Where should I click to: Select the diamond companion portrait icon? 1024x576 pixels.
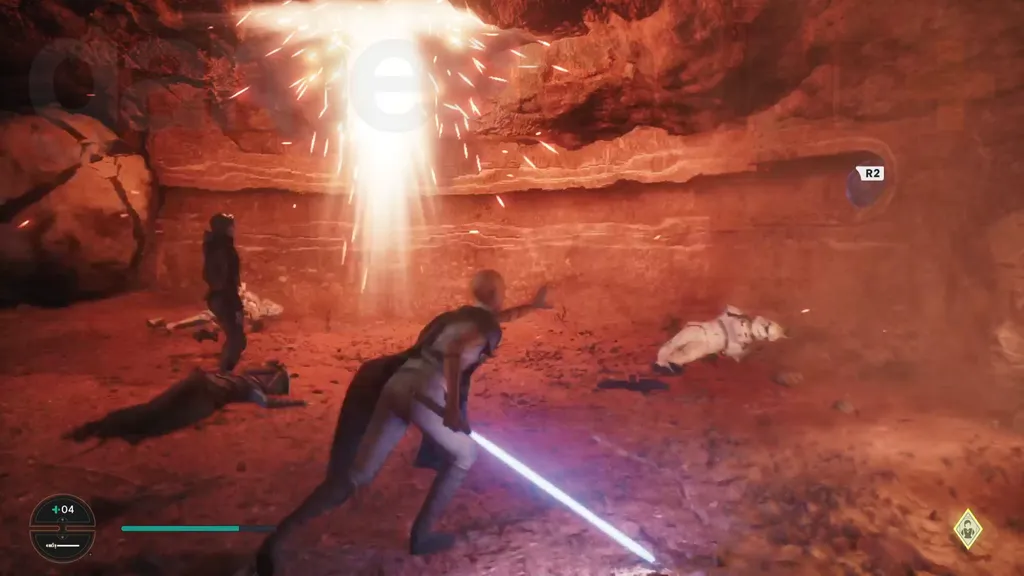[x=967, y=527]
